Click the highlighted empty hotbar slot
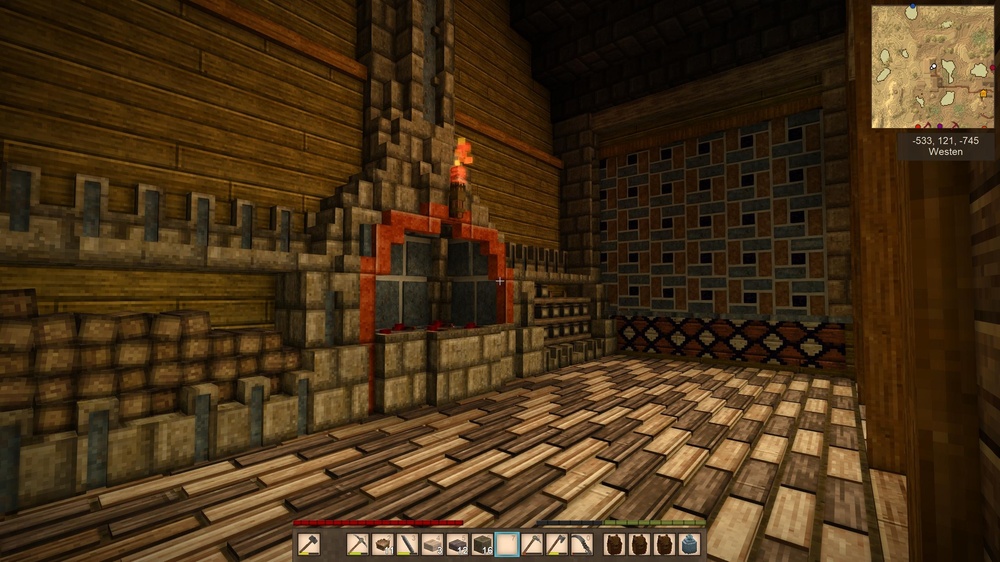The width and height of the screenshot is (1000, 562). tap(507, 545)
